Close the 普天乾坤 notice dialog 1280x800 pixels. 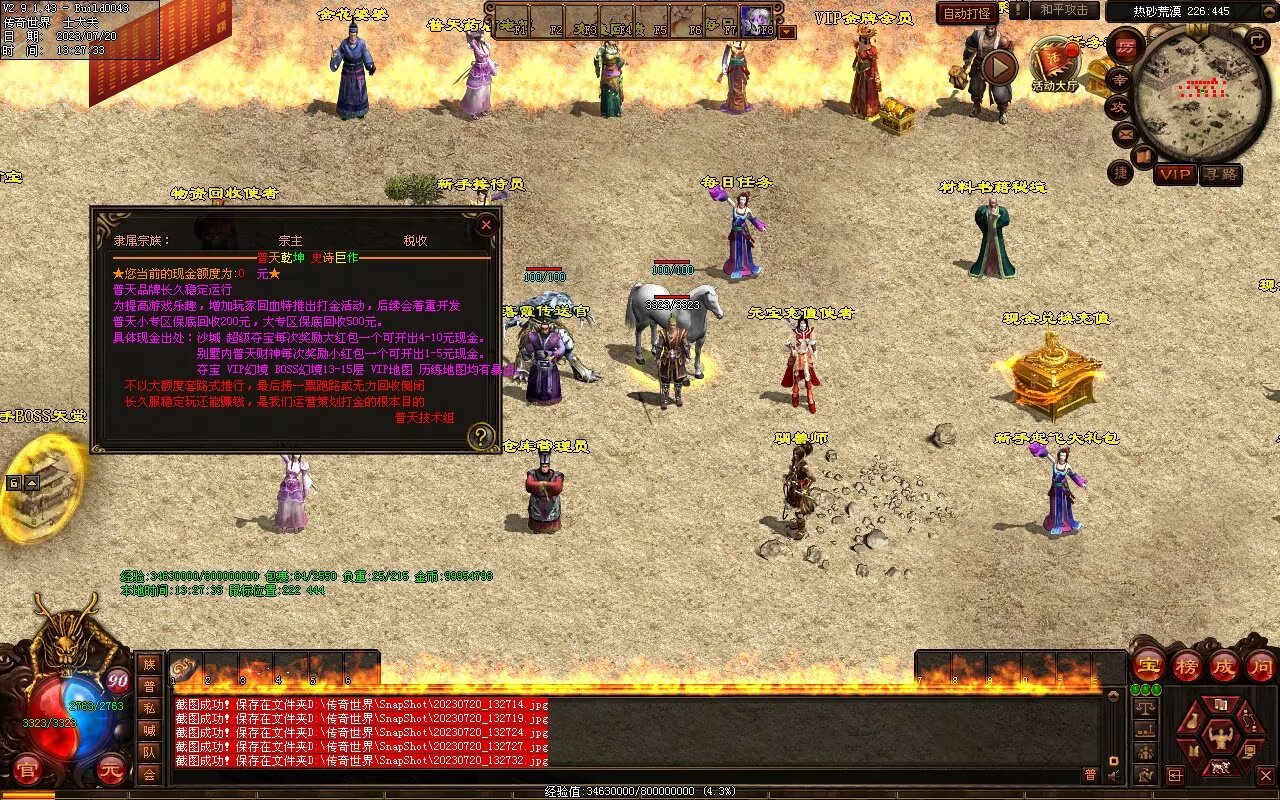pos(486,225)
